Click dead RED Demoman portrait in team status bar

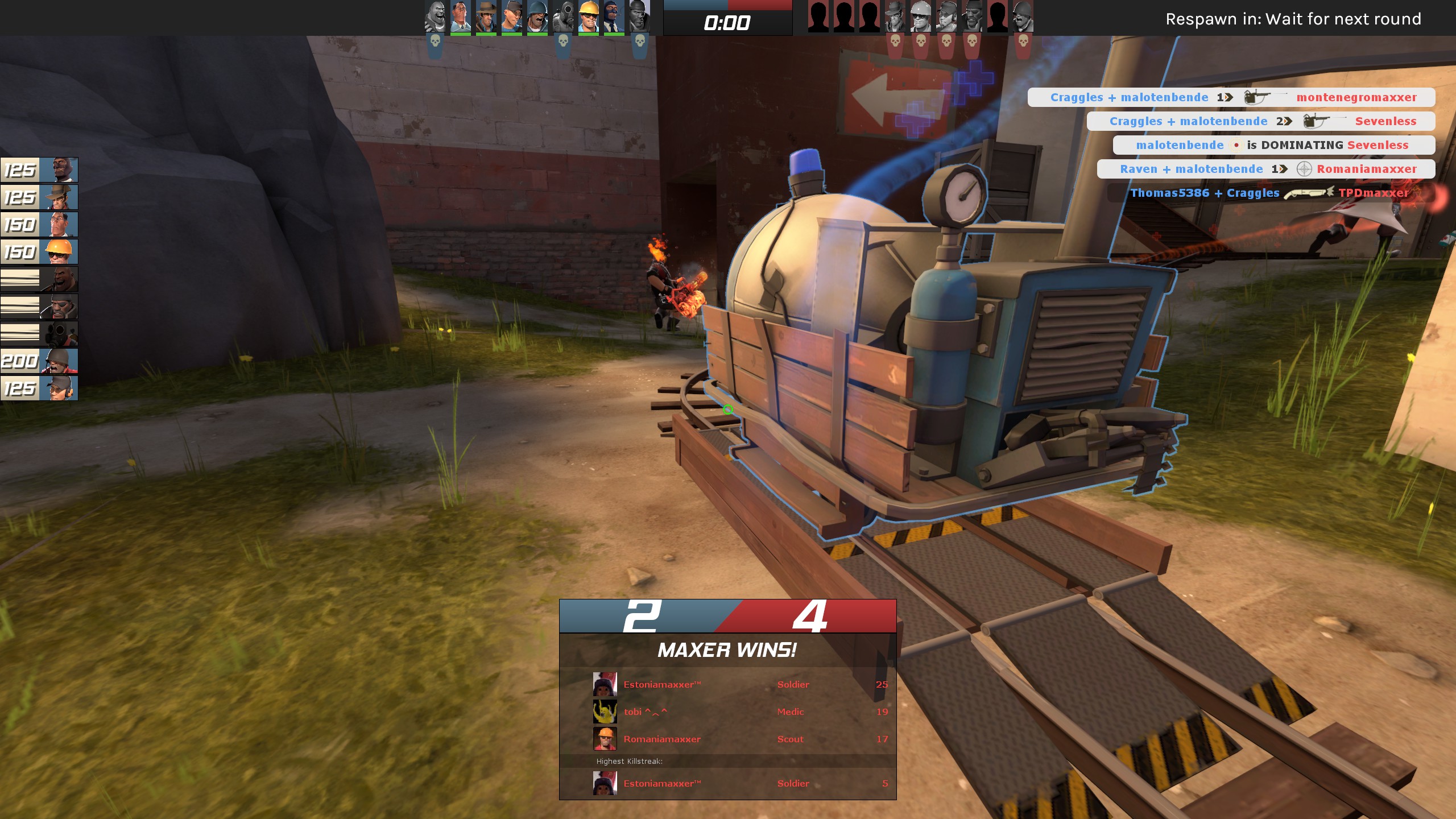tap(971, 17)
